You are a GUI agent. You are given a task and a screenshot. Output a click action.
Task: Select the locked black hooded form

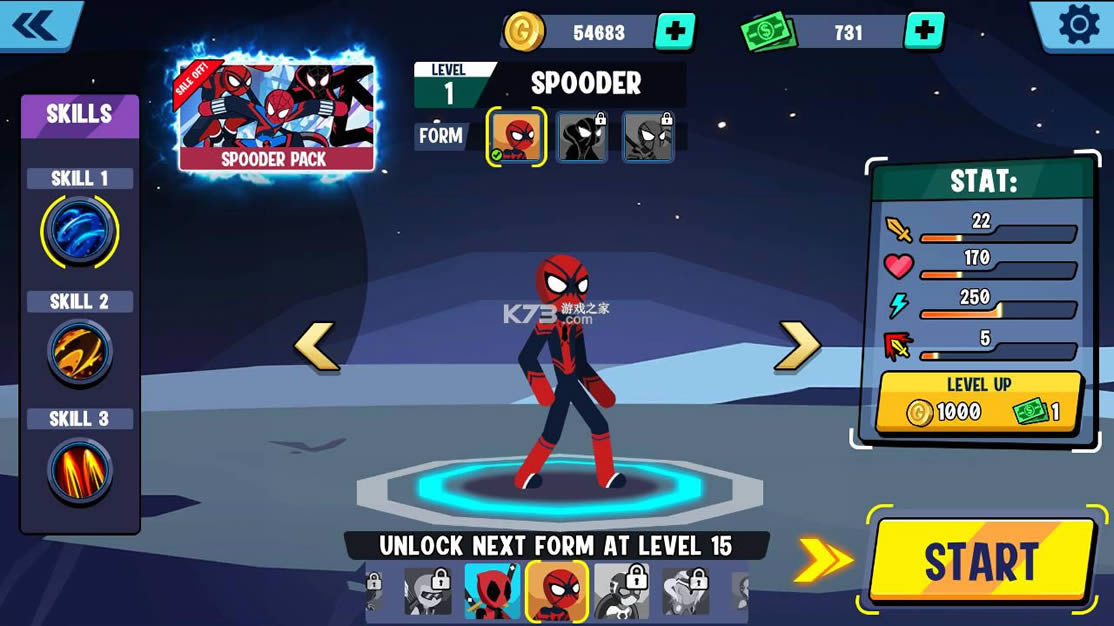[581, 137]
